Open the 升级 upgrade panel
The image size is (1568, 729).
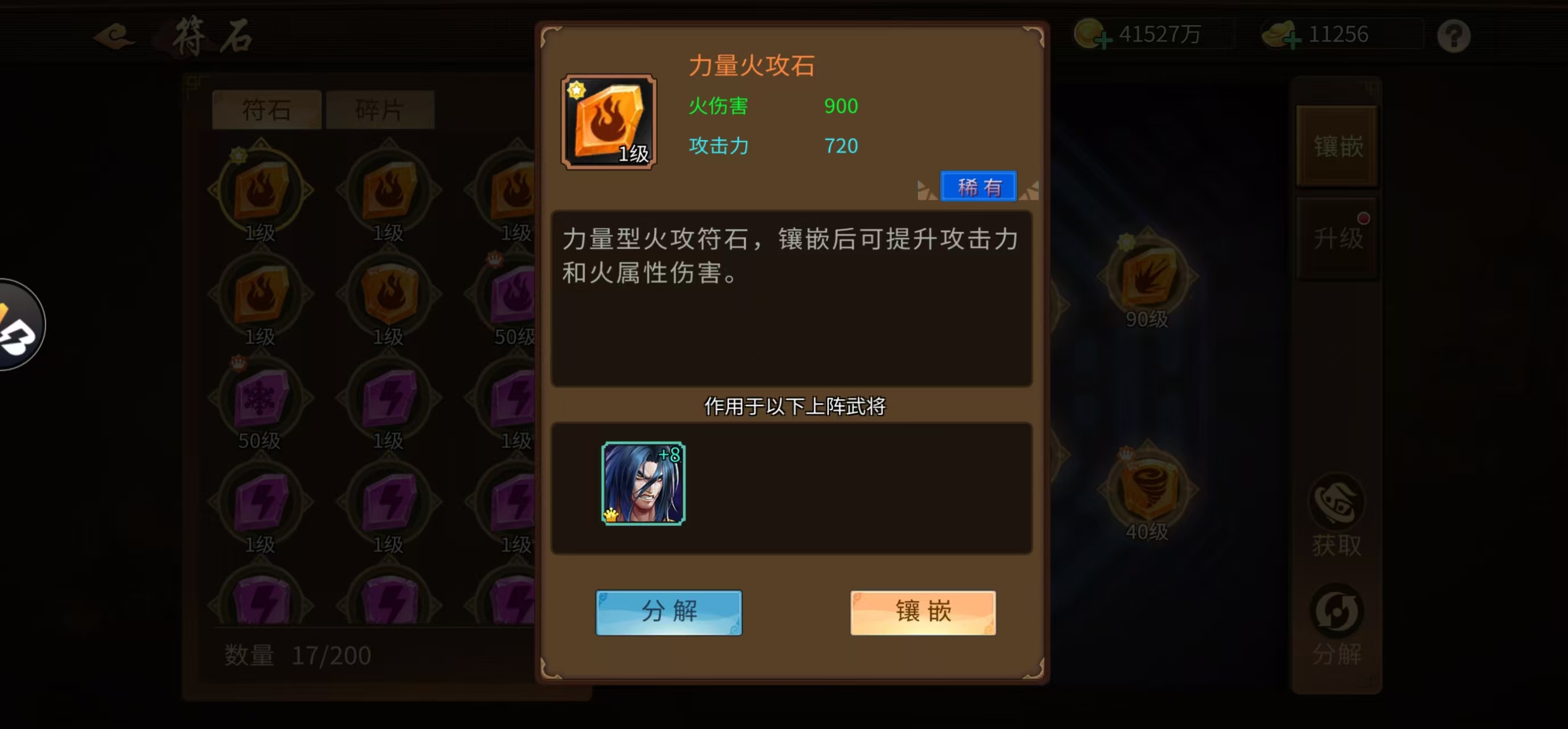point(1337,239)
